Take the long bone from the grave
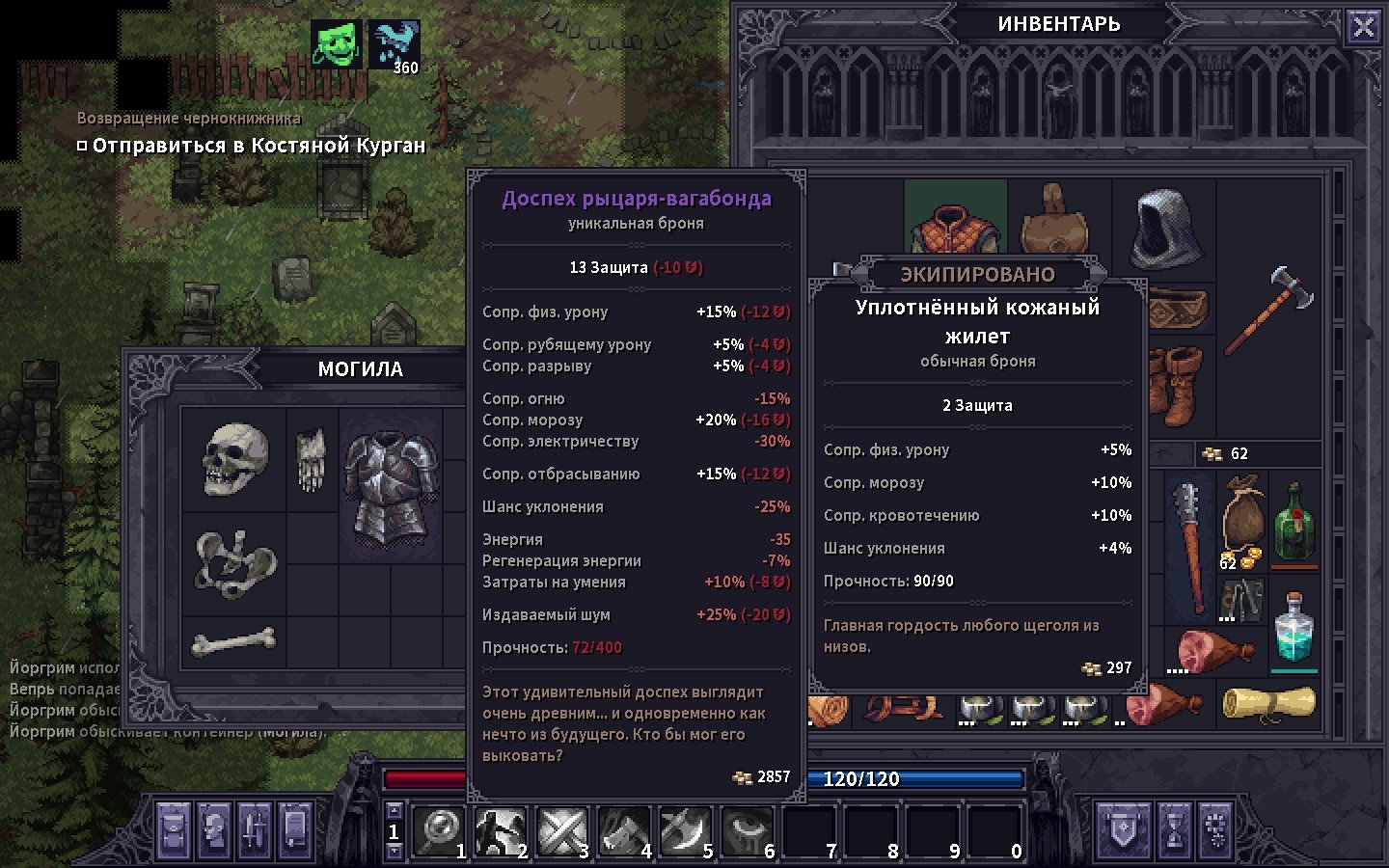The height and width of the screenshot is (868, 1389). click(x=233, y=641)
